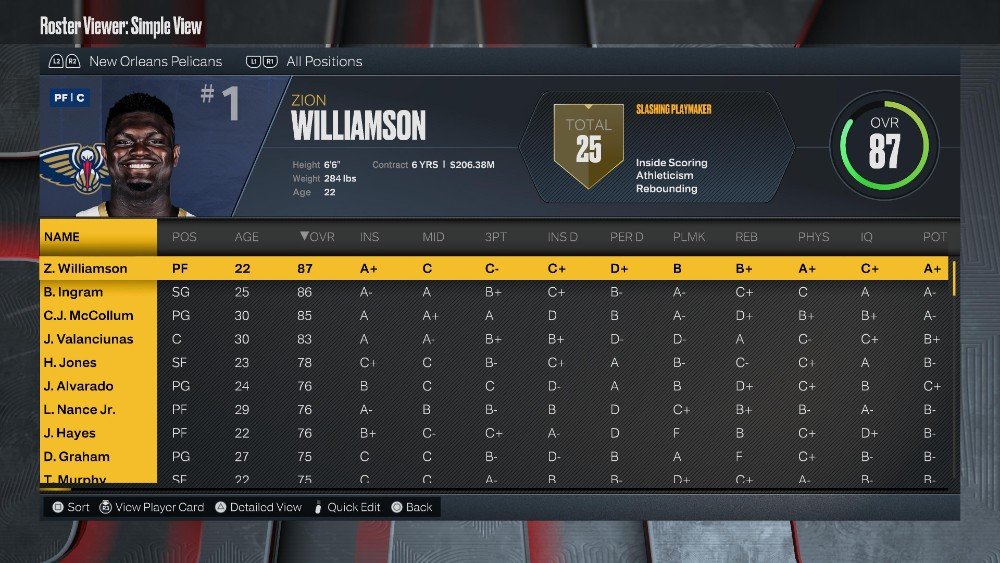Screen dimensions: 1000x563
Task: Select H. Jones in the player list
Action: (x=70, y=363)
